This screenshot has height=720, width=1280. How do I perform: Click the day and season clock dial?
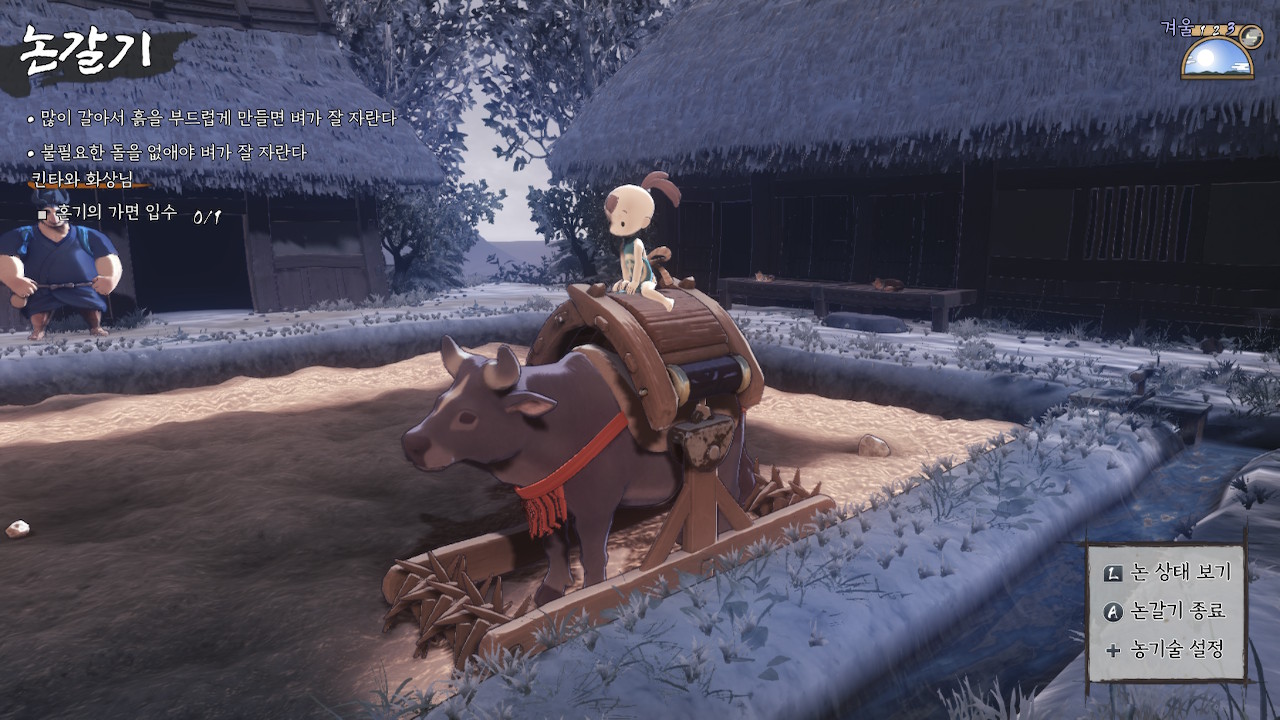(x=1217, y=57)
